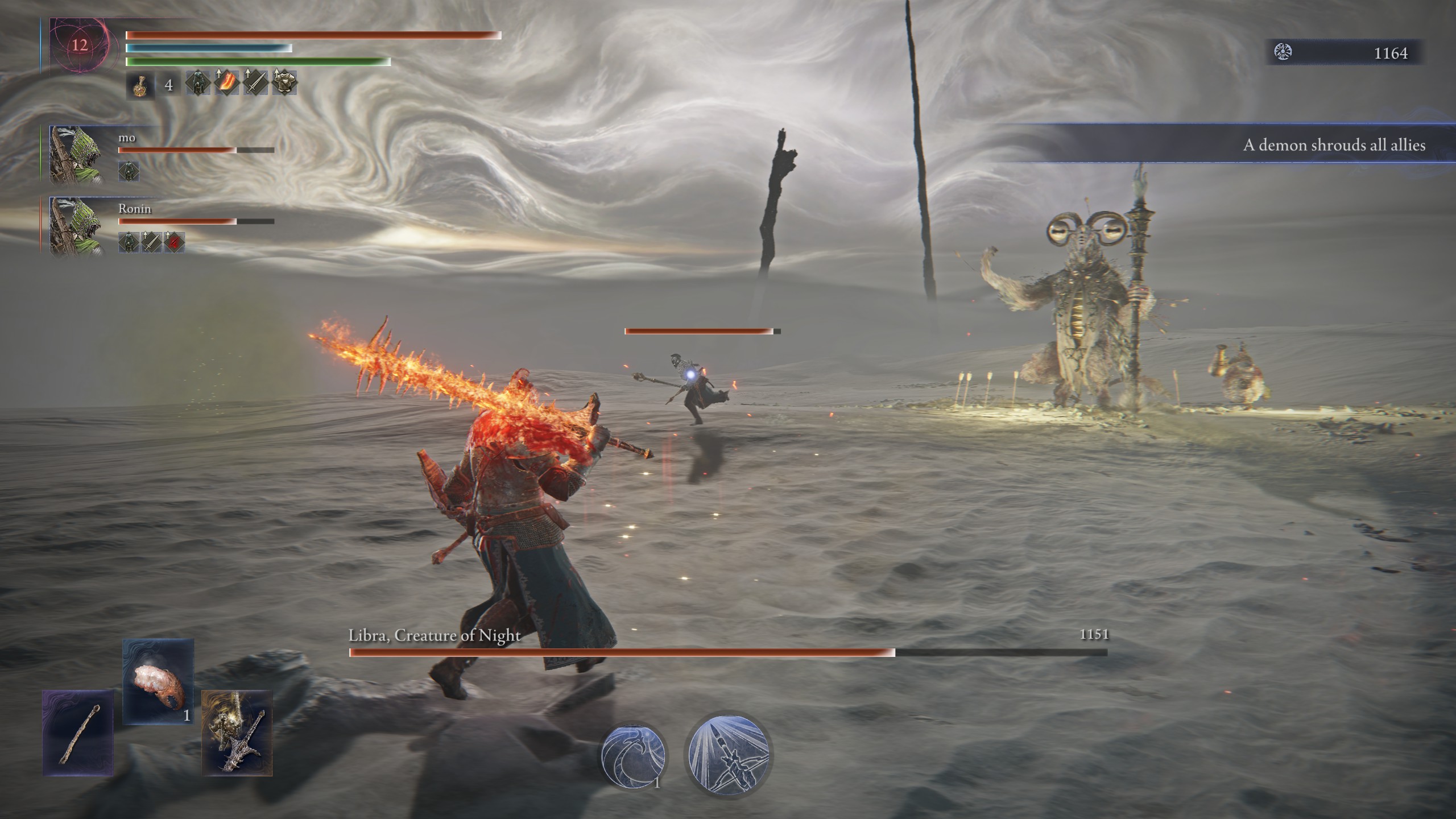
Task: Click the skull consumable item icon
Action: 159,700
